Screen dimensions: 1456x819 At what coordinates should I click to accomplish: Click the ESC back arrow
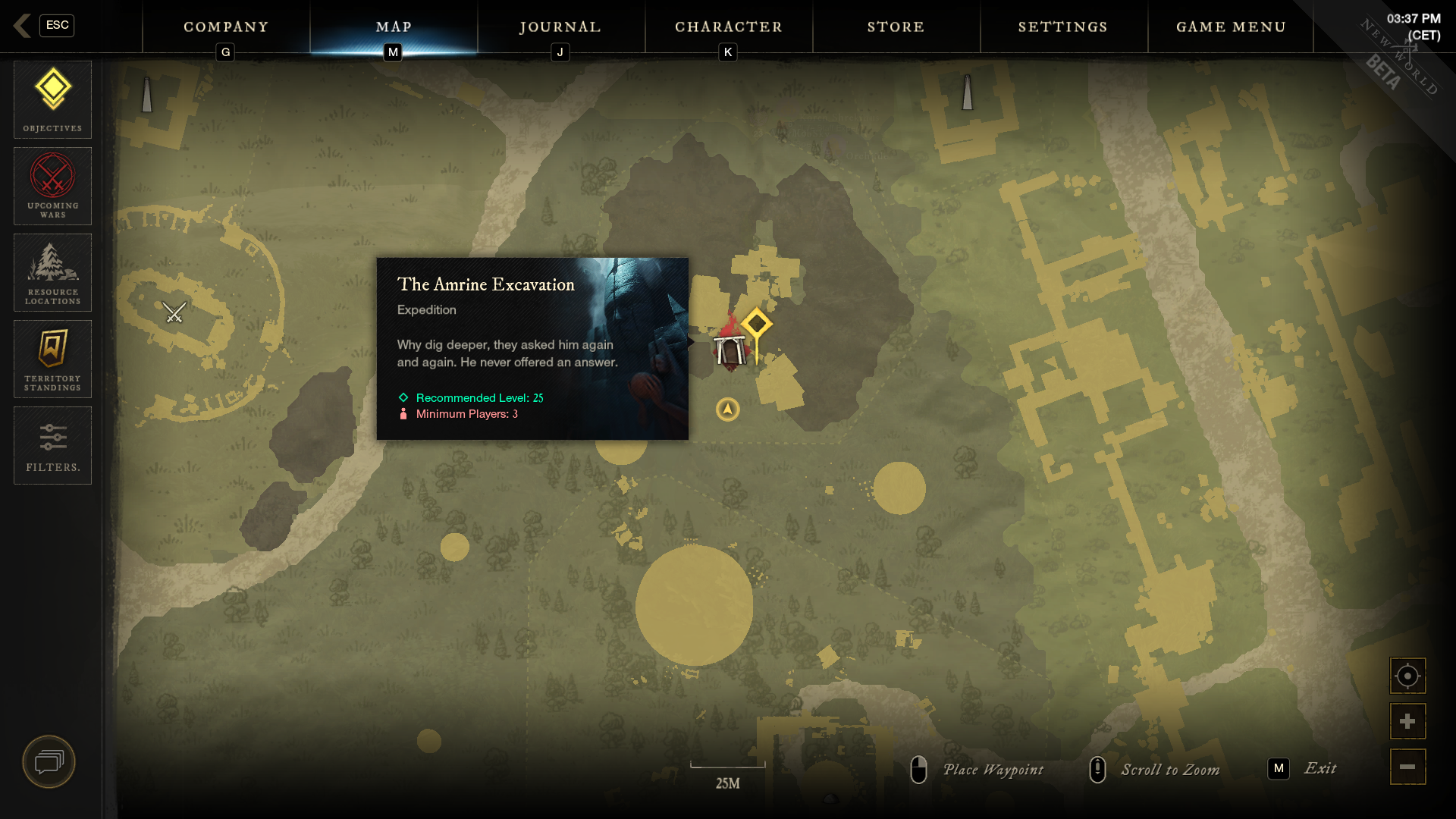coord(23,25)
